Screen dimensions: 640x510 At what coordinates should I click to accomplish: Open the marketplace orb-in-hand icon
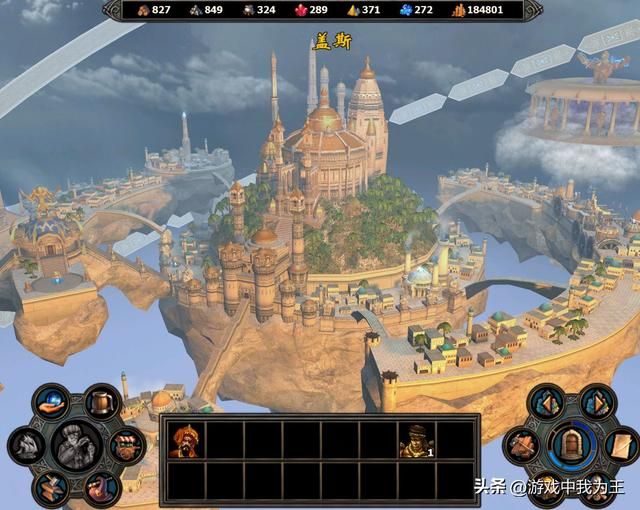pos(52,402)
